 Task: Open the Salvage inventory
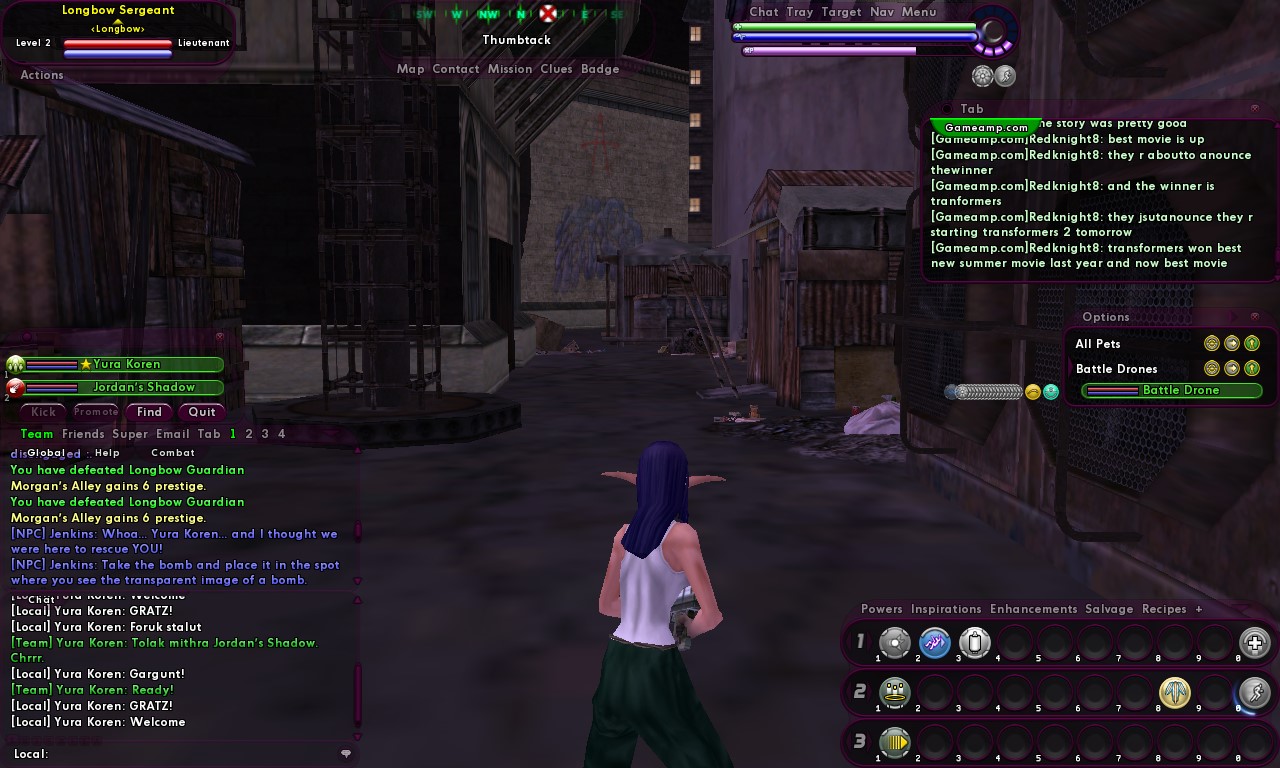coord(1109,609)
